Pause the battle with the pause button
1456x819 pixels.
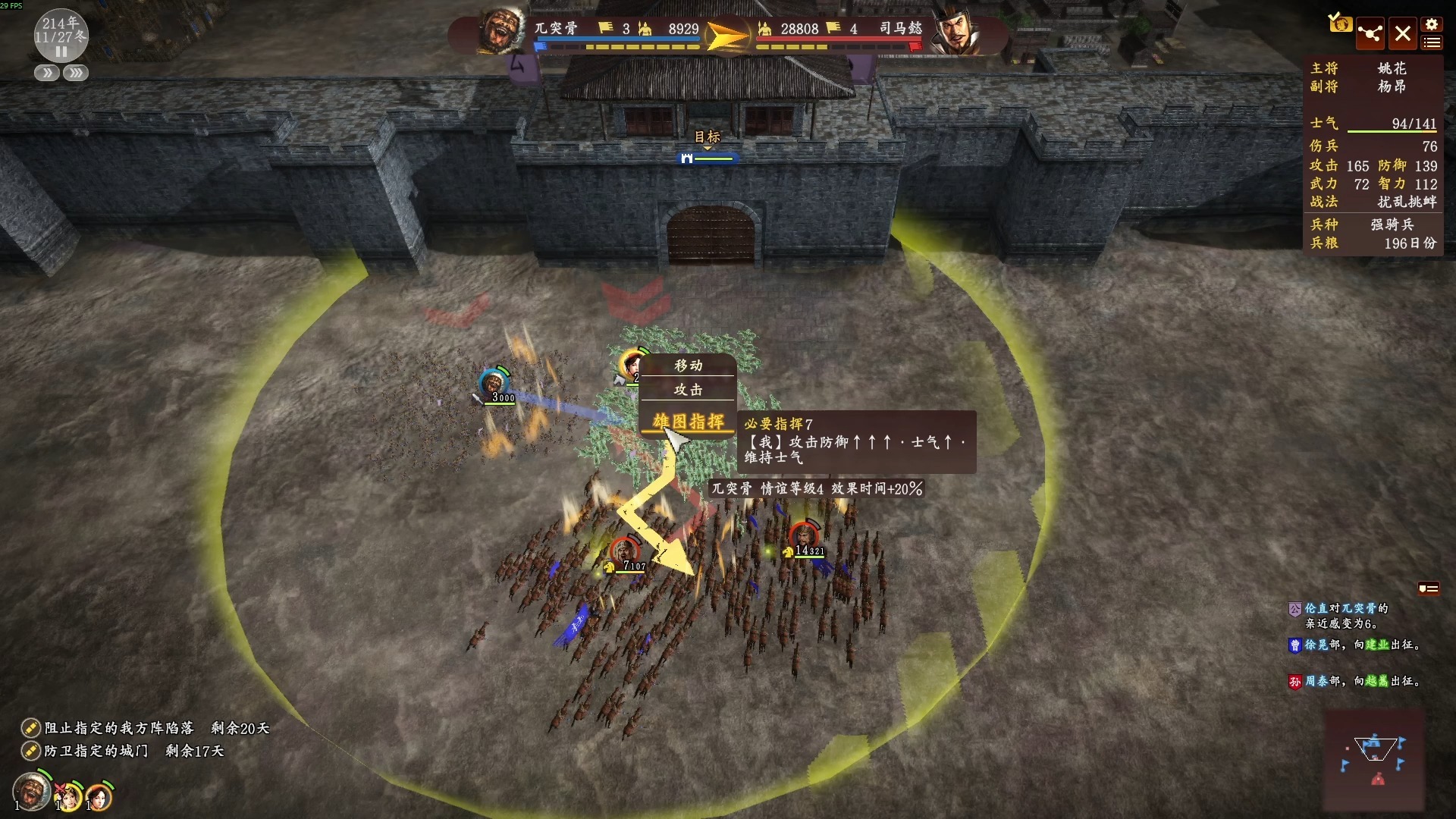(x=61, y=52)
